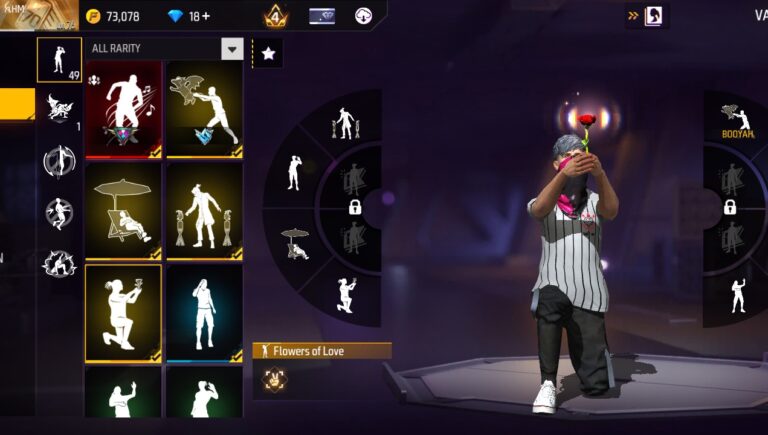The image size is (768, 435).
Task: Add diamonds using the plus button
Action: coord(204,16)
